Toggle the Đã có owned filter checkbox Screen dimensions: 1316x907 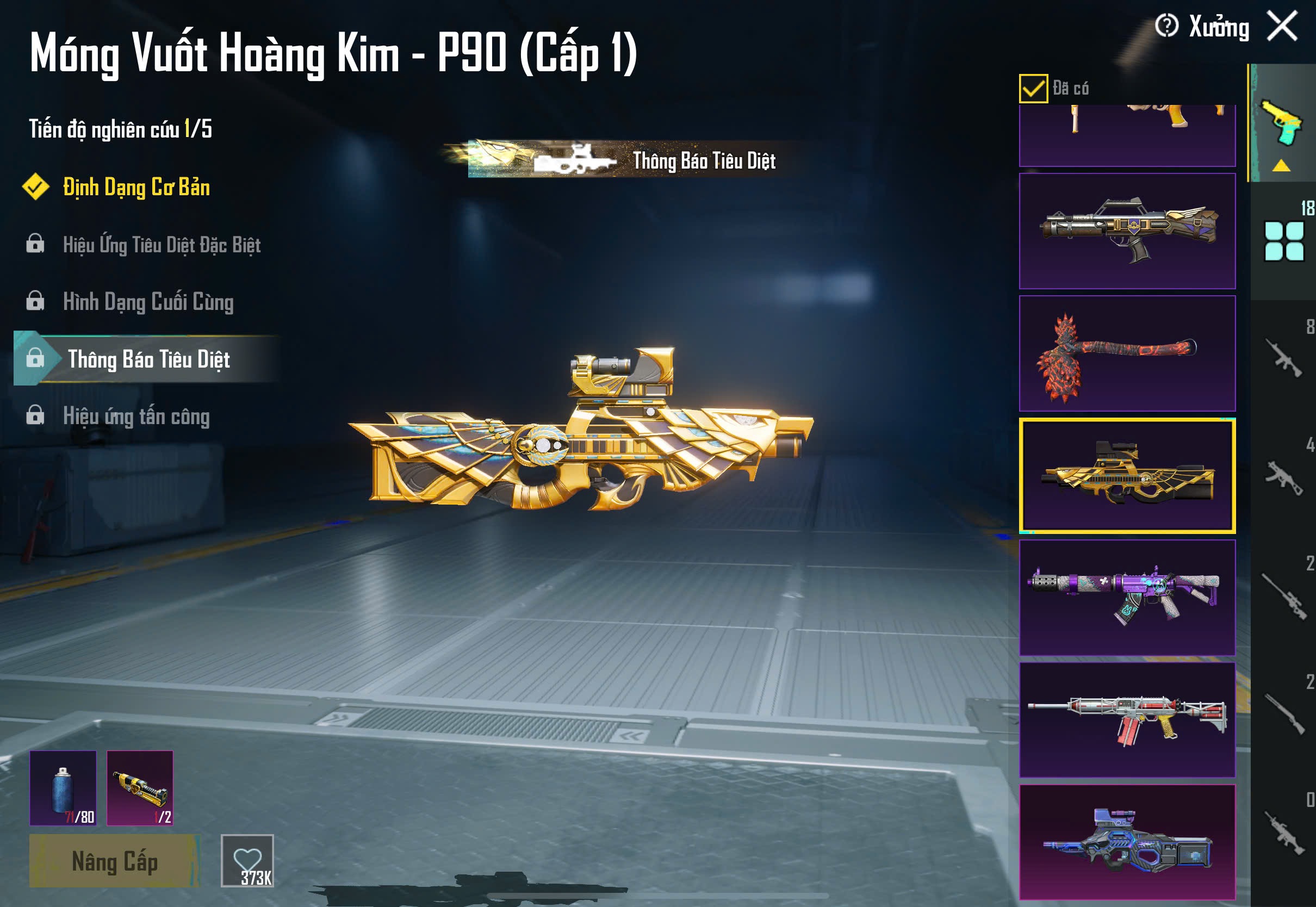point(1033,88)
